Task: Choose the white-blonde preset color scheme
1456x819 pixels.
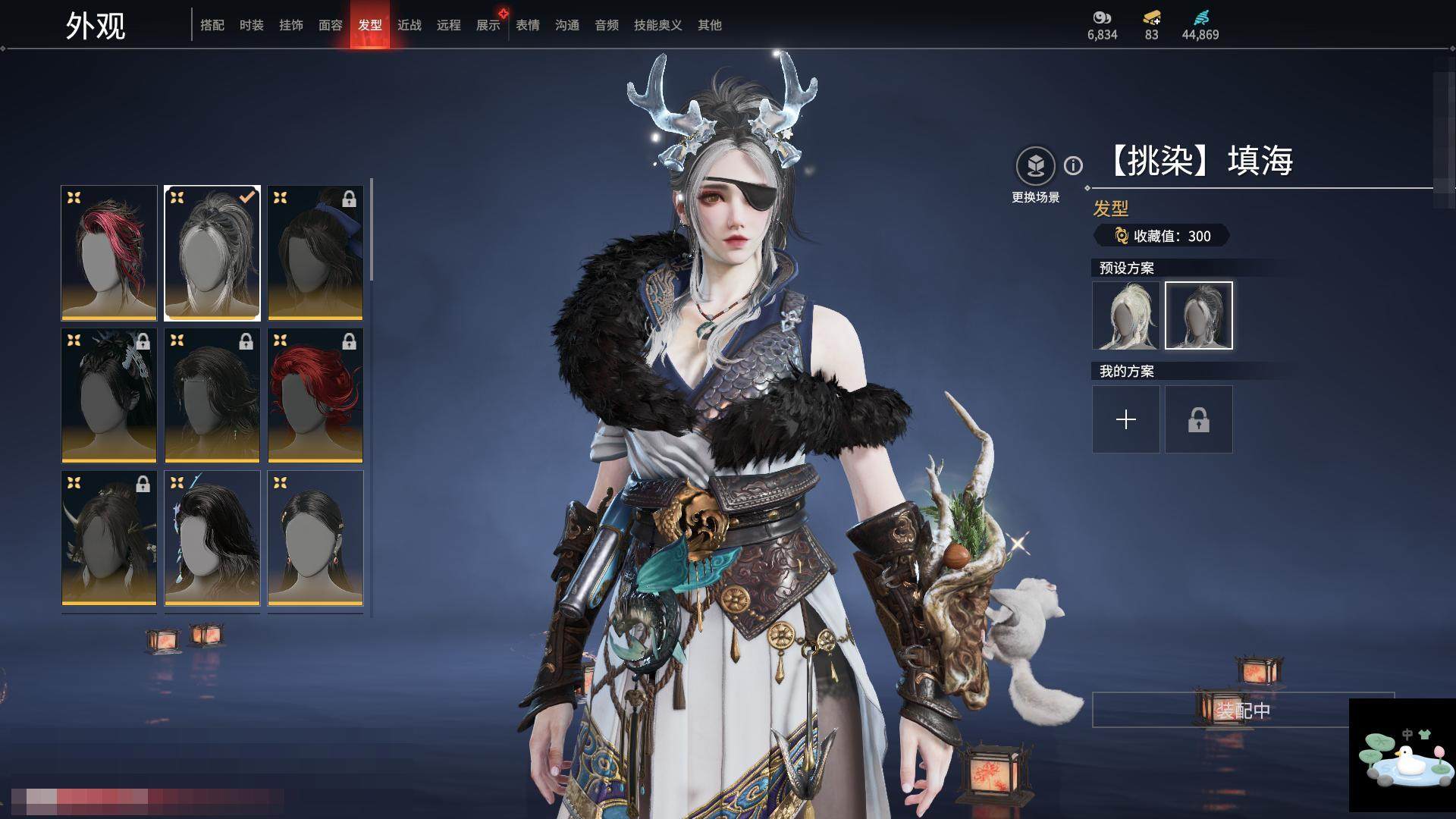Action: pyautogui.click(x=1126, y=315)
